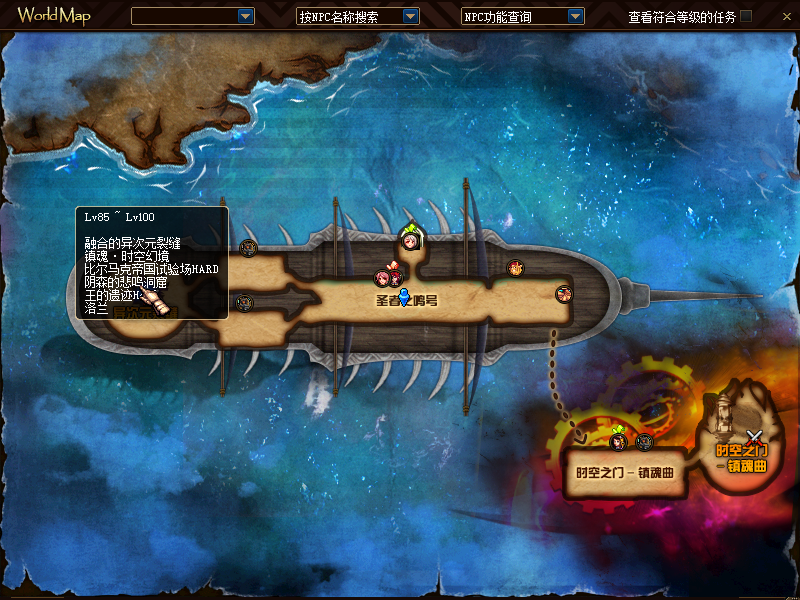Choose 洛兰 in the dungeon list
800x600 pixels.
point(97,309)
